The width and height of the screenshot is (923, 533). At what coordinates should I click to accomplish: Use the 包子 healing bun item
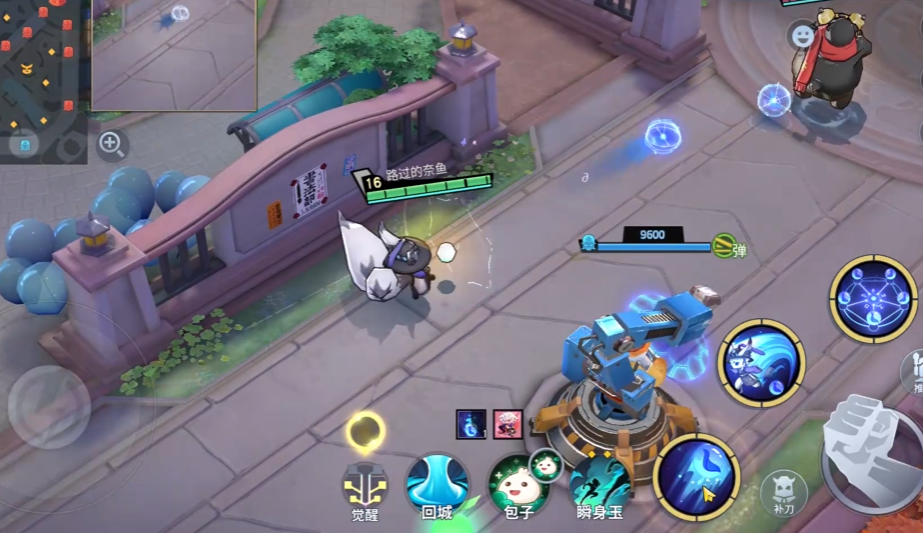click(x=518, y=484)
